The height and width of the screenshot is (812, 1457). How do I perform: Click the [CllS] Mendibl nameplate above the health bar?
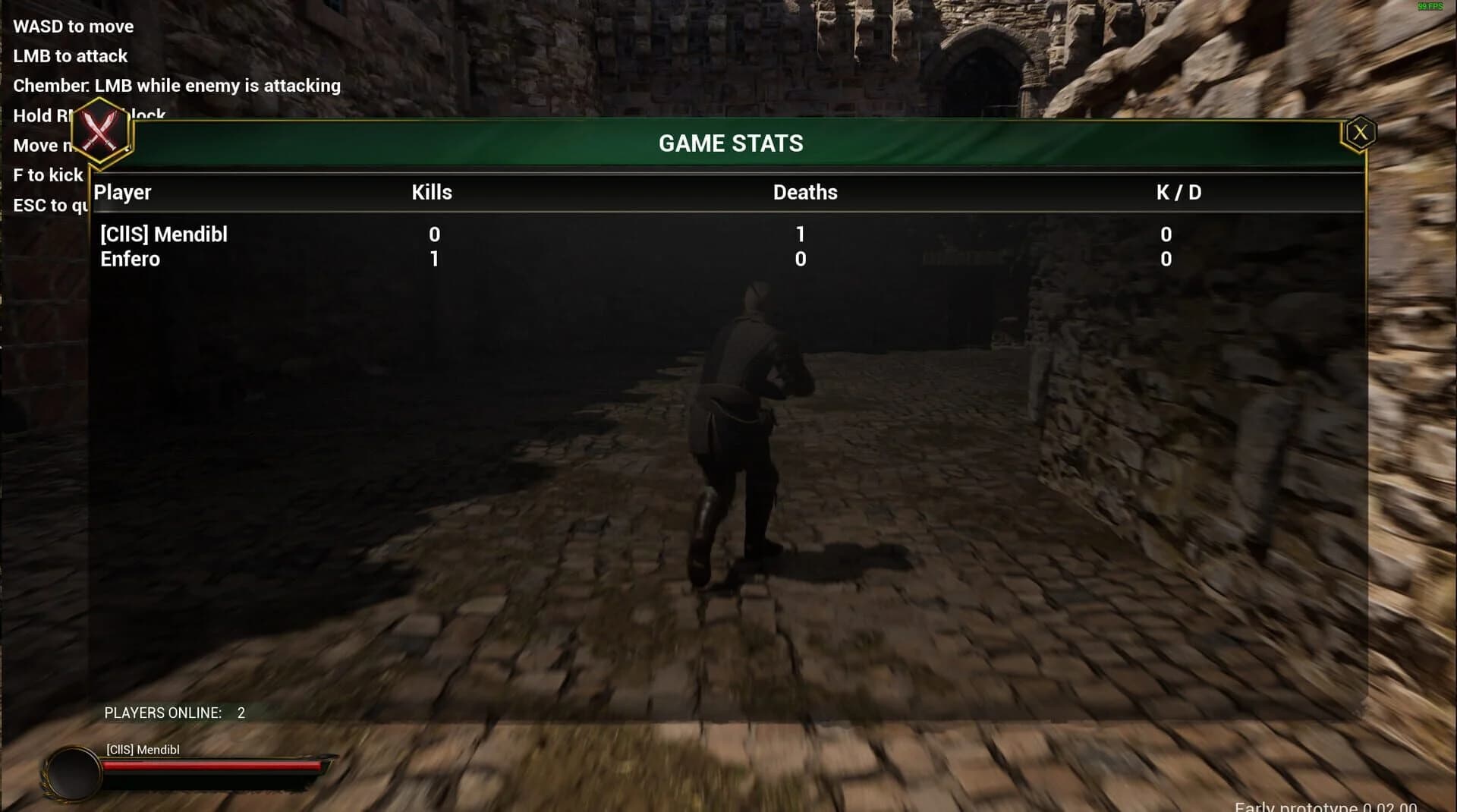coord(142,749)
